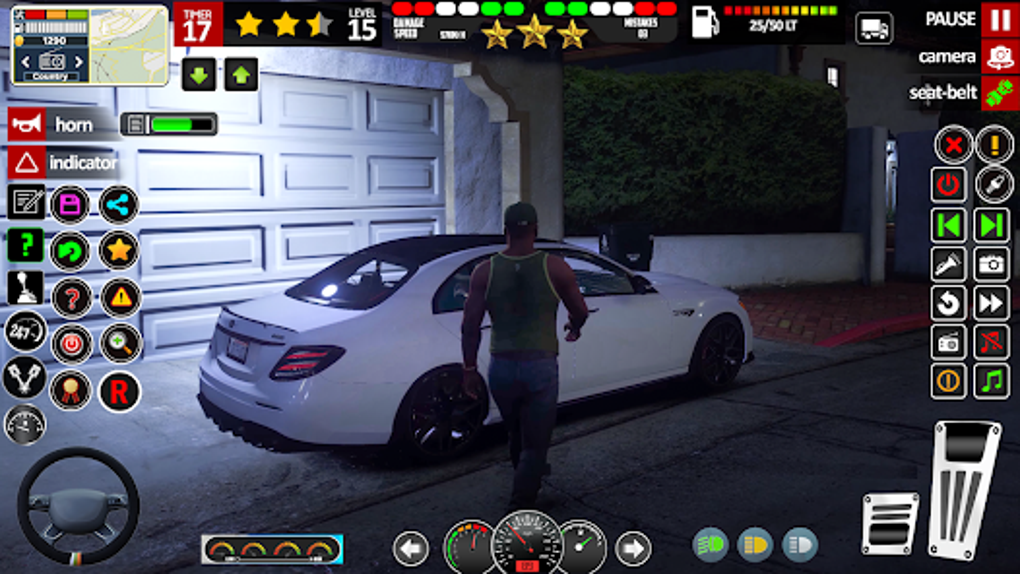
Task: Open the minimap
Action: click(90, 45)
